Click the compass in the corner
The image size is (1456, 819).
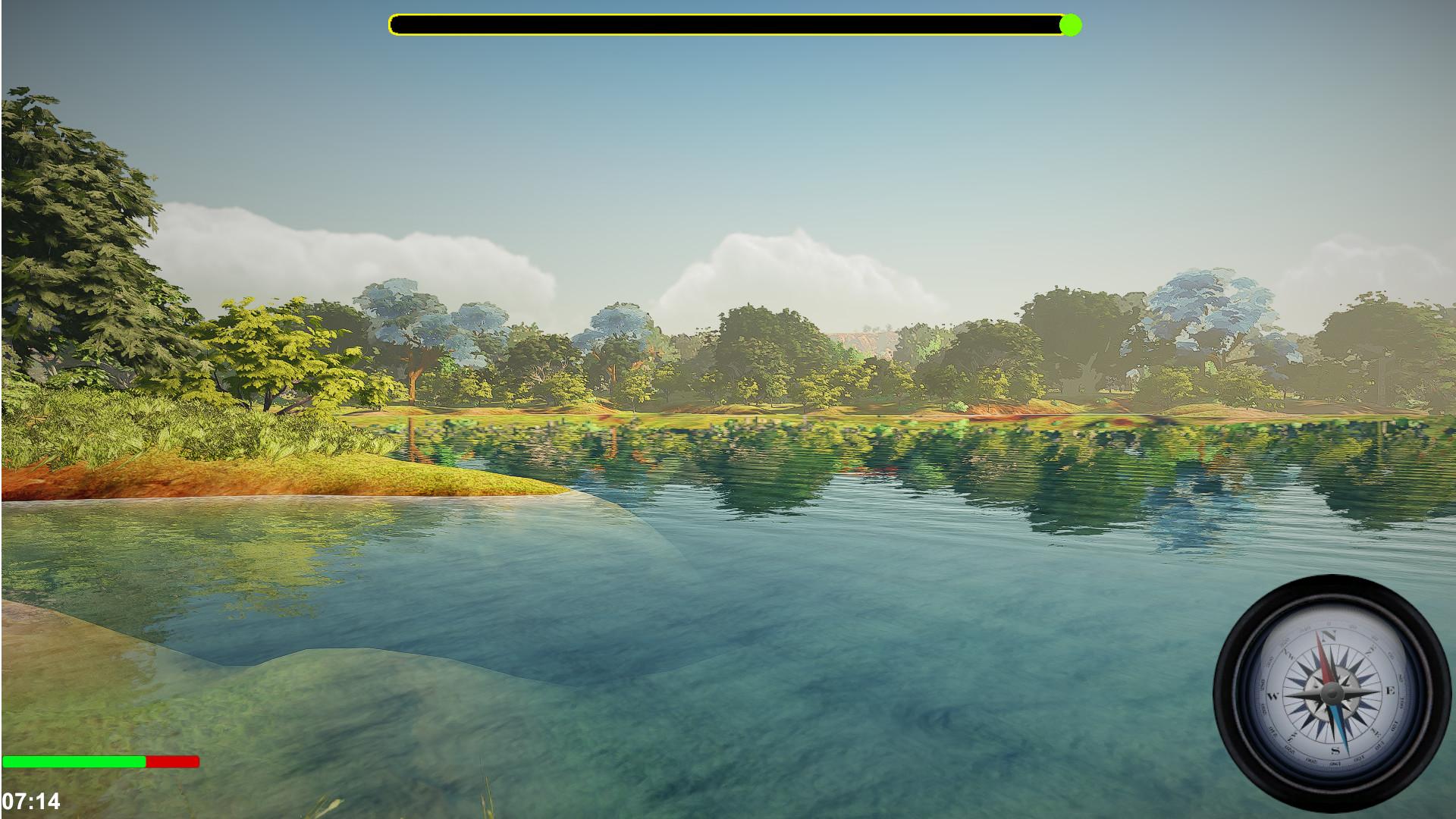click(x=1332, y=693)
